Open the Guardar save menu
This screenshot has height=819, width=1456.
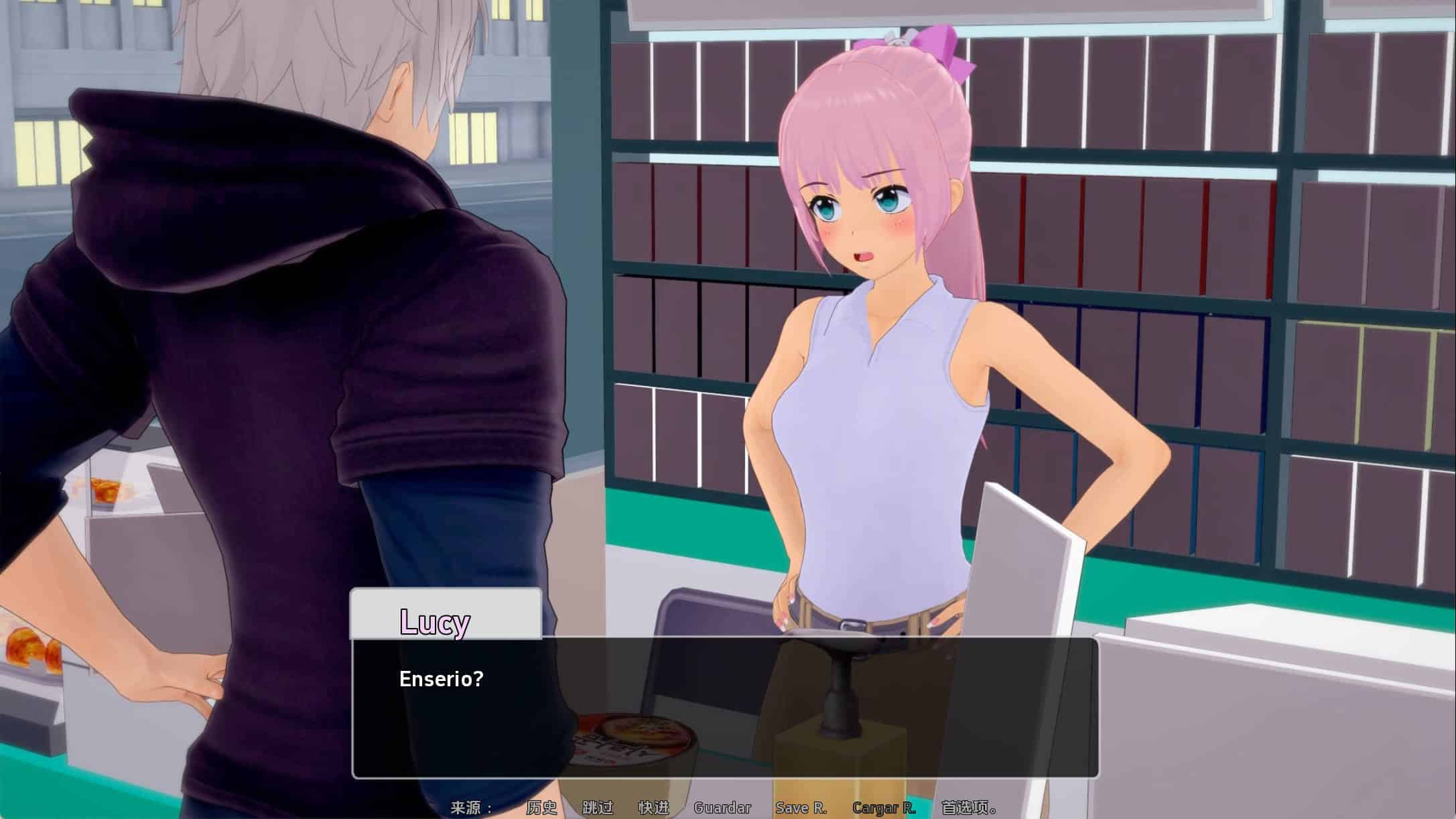point(722,808)
